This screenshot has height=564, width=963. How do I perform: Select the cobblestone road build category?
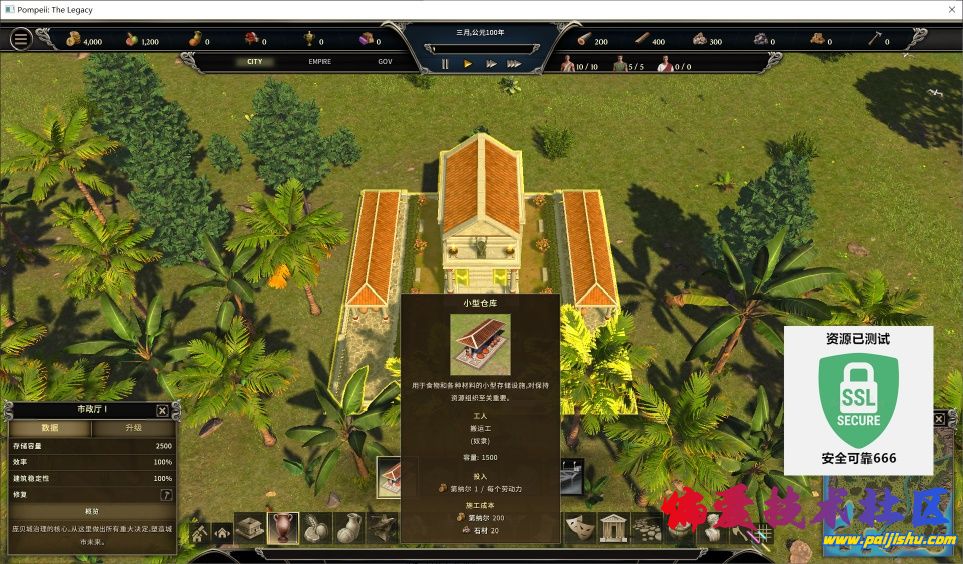646,527
